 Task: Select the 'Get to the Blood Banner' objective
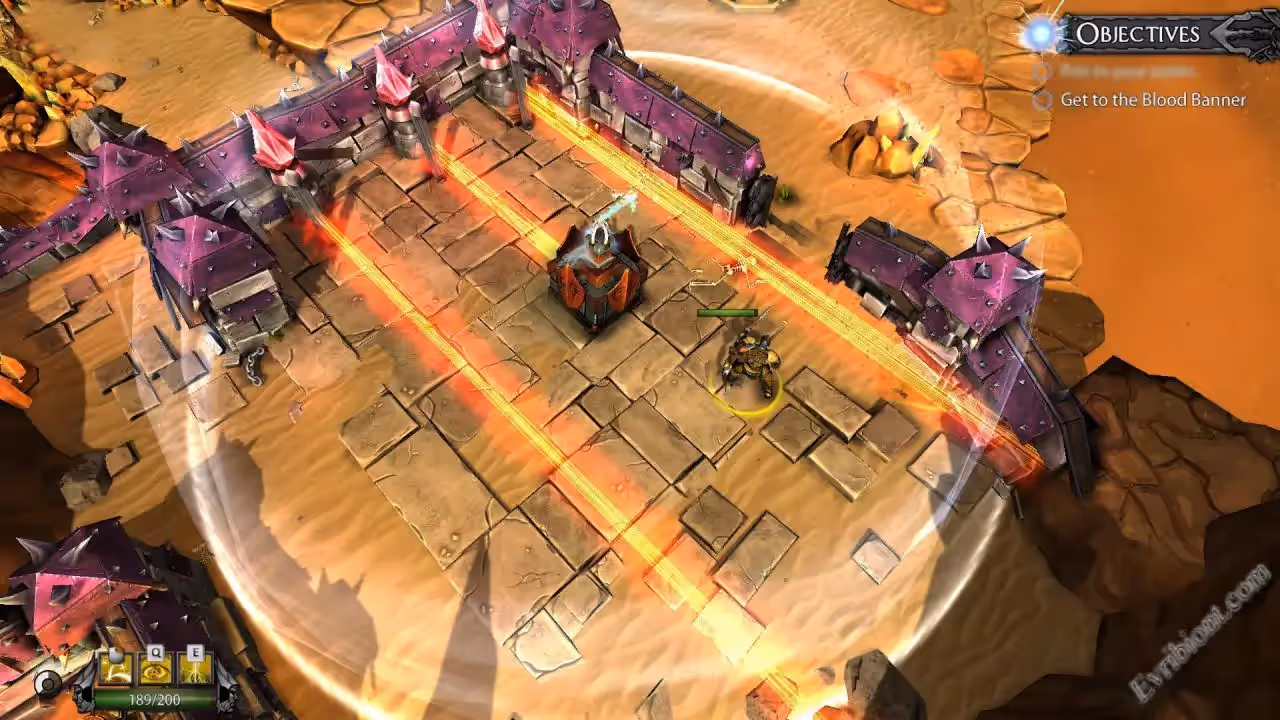click(1153, 100)
